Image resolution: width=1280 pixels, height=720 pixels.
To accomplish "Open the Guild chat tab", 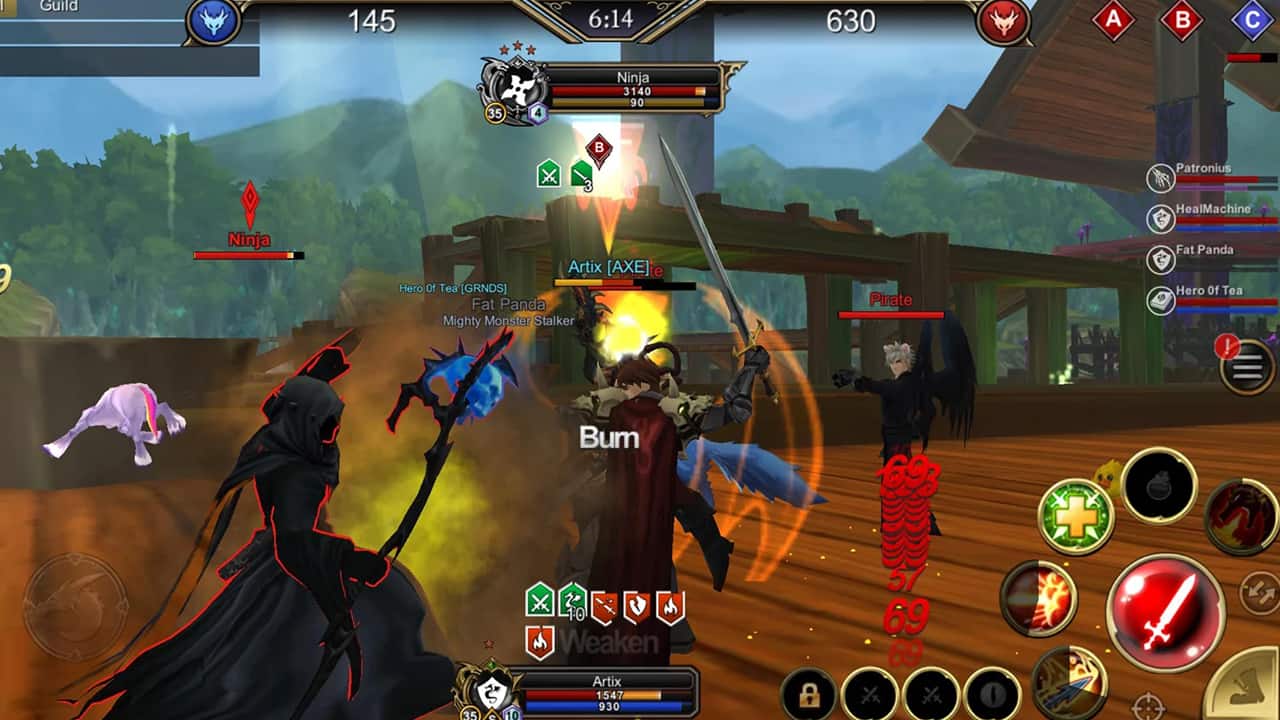I will [x=59, y=7].
